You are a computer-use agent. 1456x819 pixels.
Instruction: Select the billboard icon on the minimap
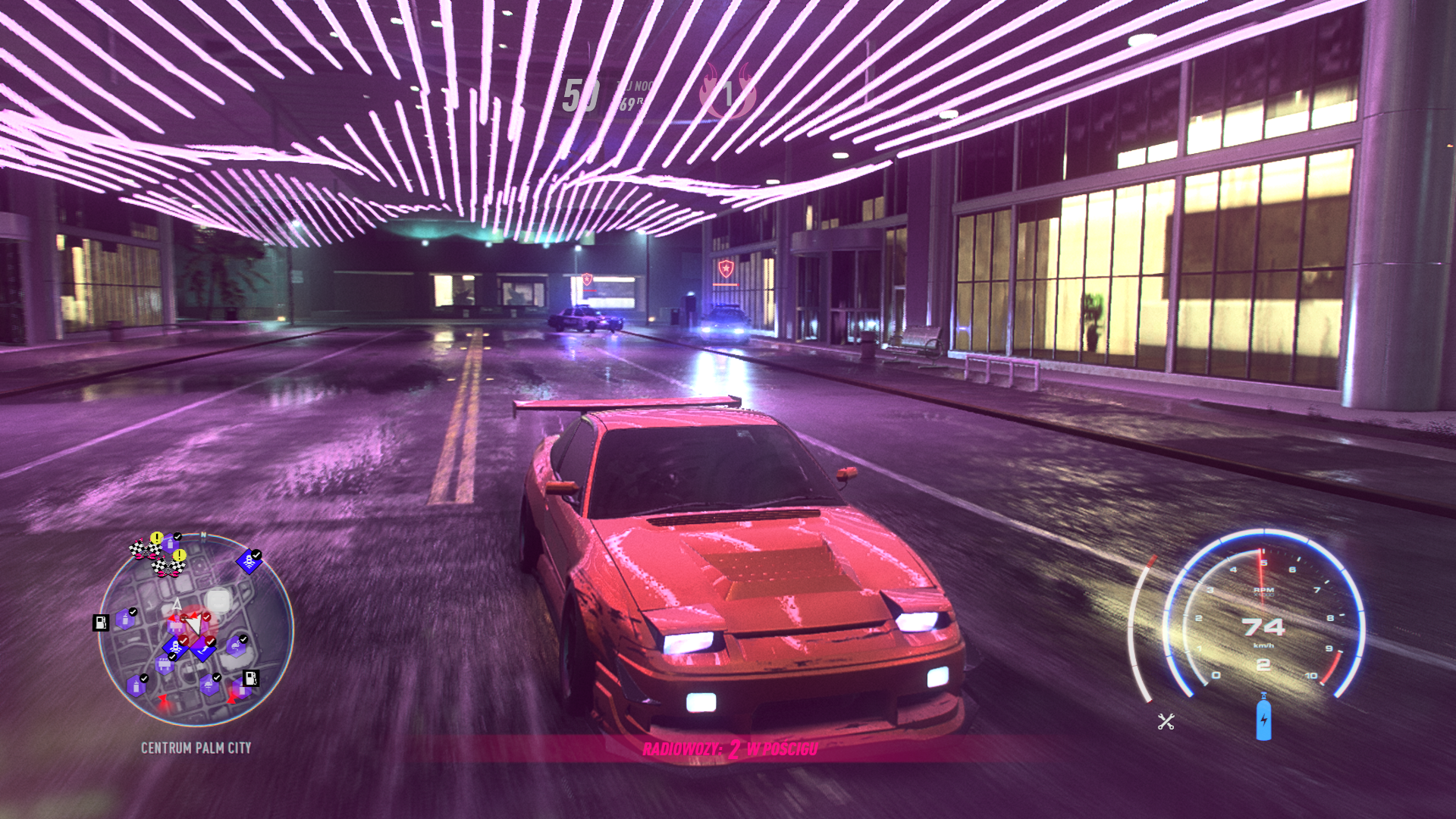tap(164, 664)
